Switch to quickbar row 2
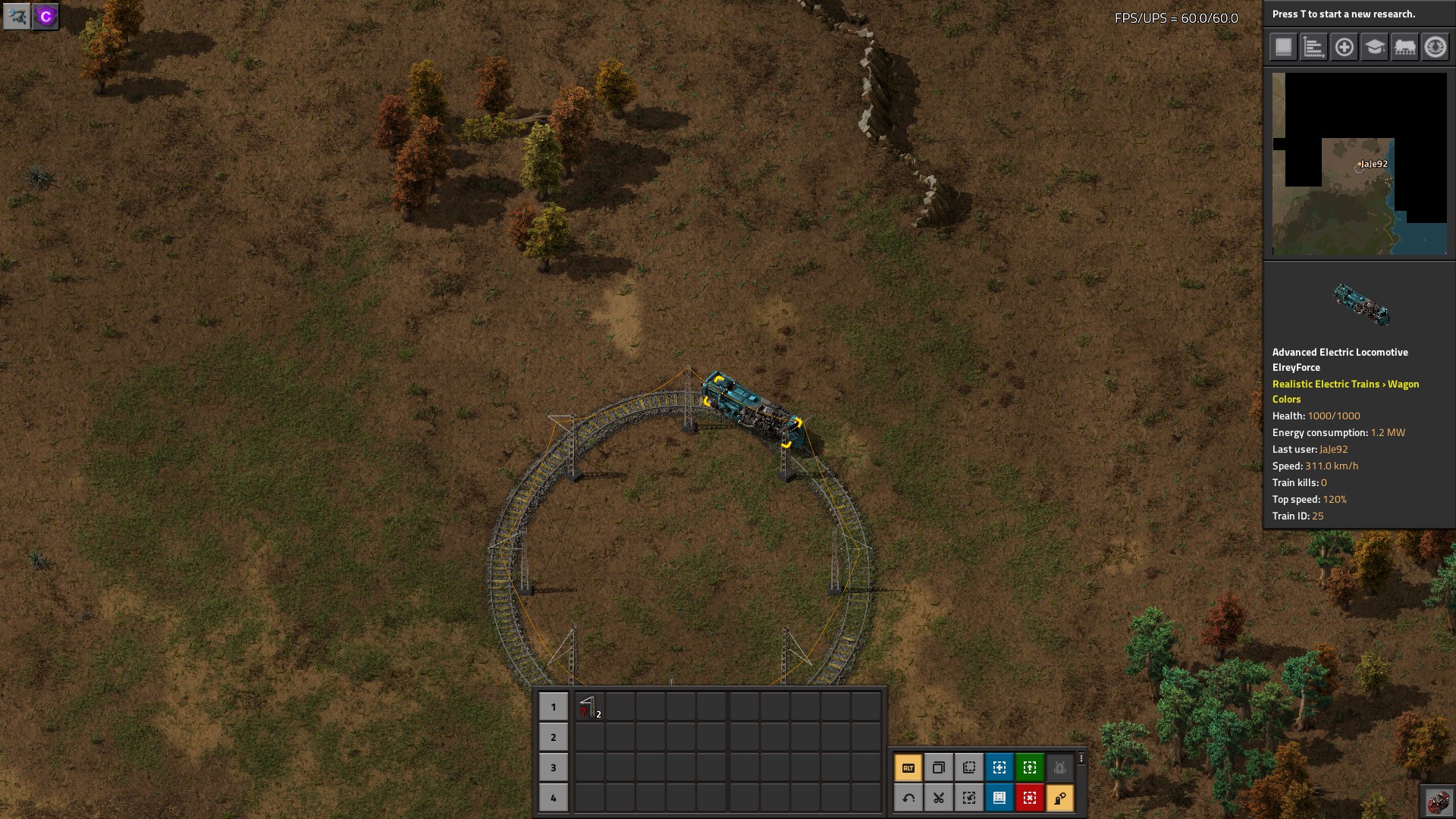The width and height of the screenshot is (1456, 819). 553,737
